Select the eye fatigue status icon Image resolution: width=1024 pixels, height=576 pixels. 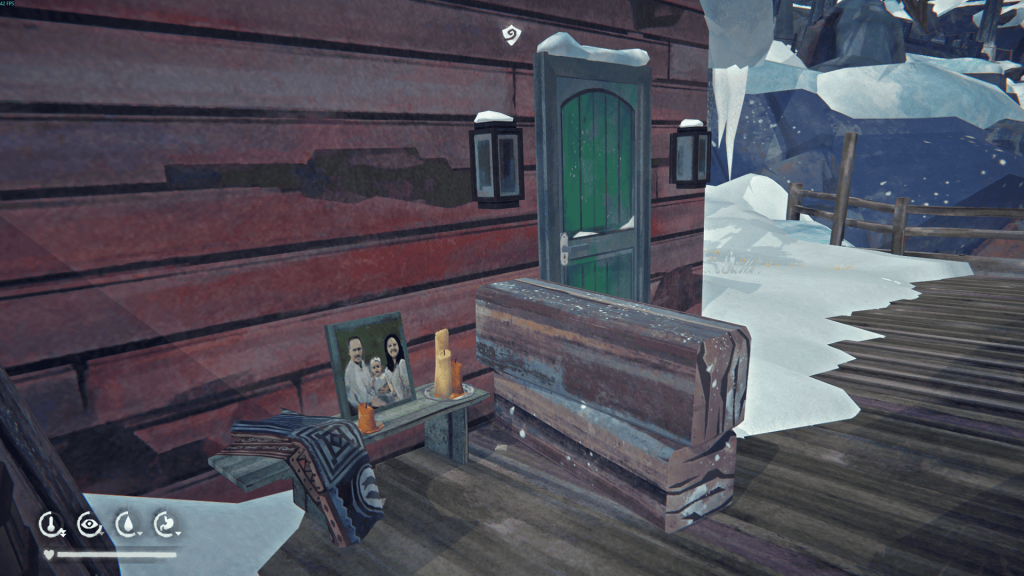88,523
